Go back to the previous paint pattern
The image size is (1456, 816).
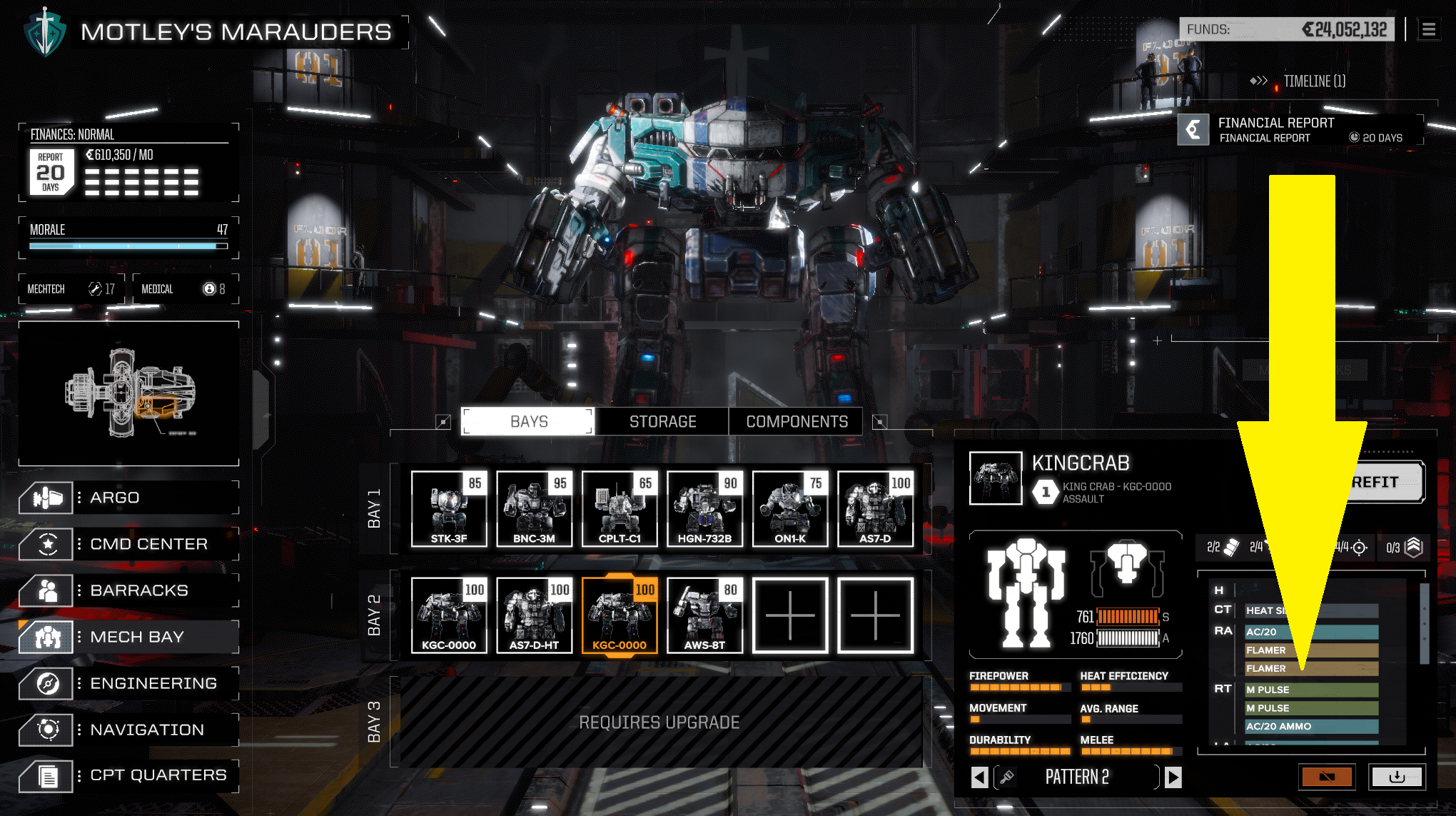coord(980,777)
